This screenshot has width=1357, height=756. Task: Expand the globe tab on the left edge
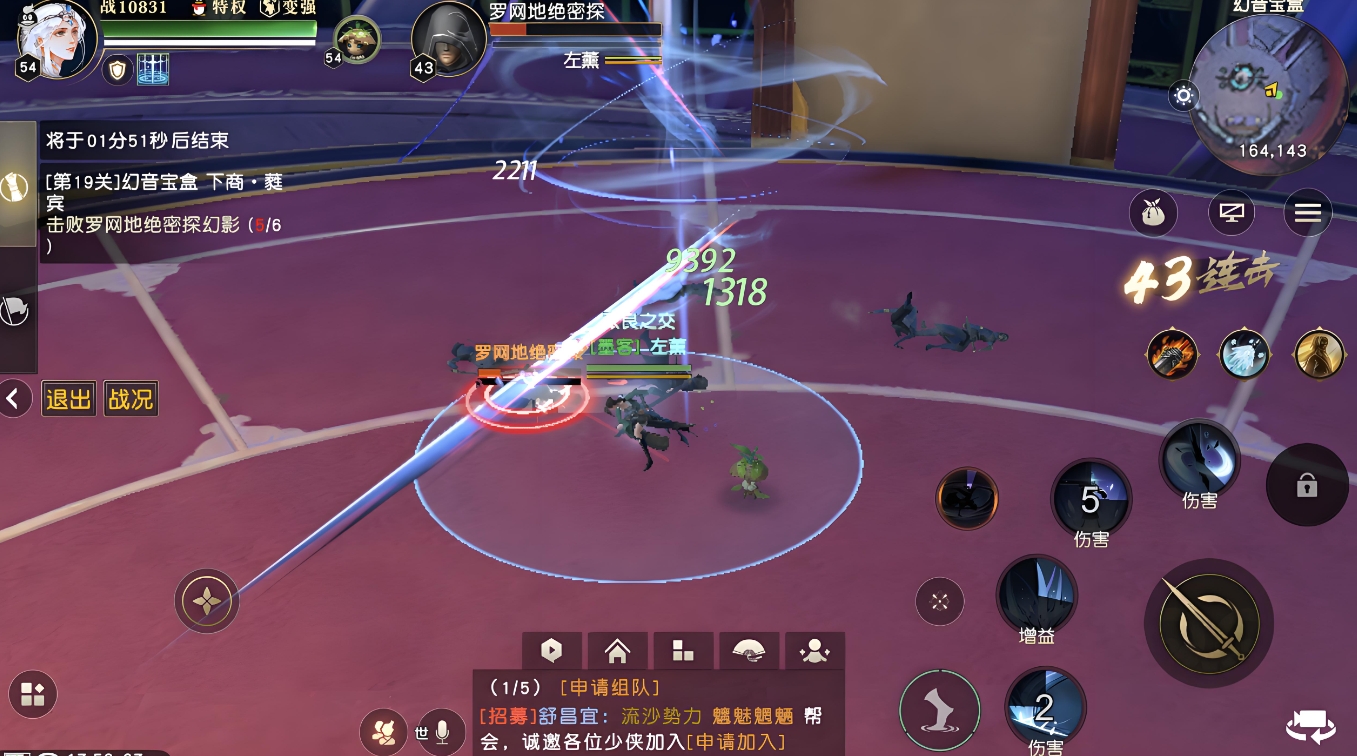[x=14, y=184]
